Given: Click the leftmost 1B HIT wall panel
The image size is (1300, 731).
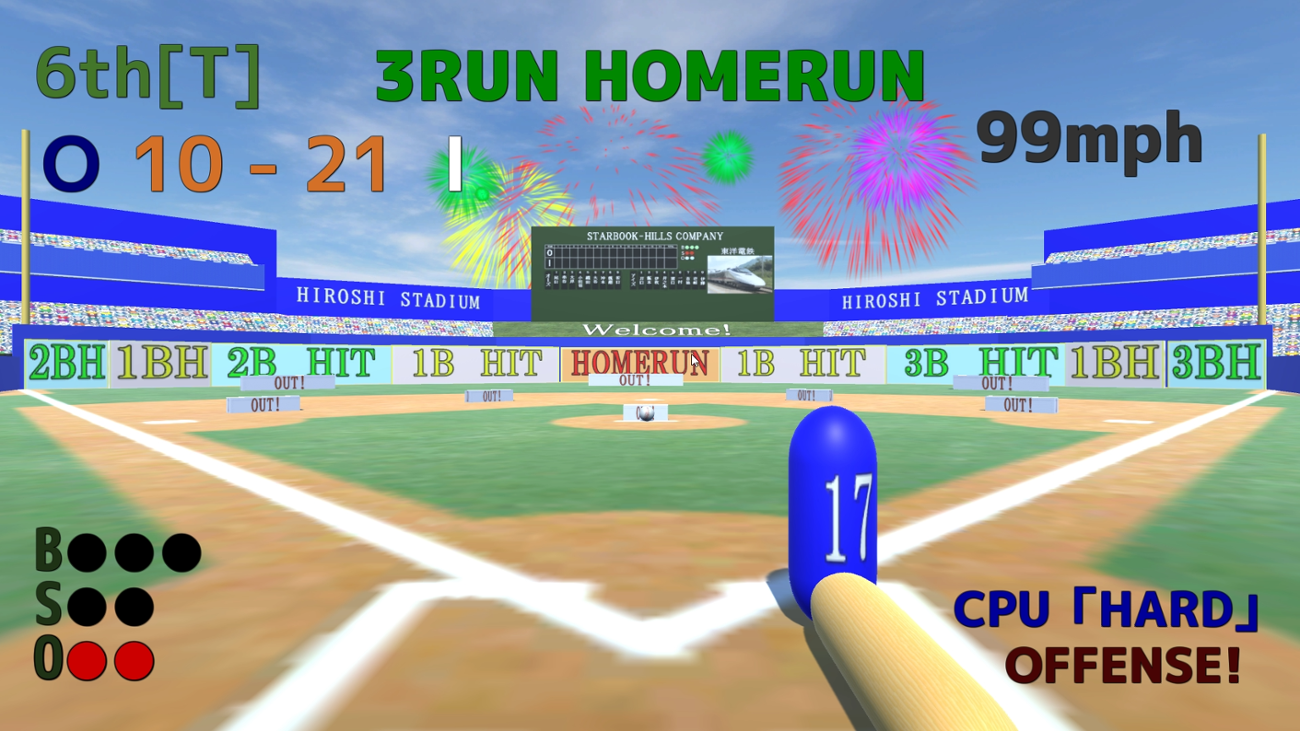Looking at the screenshot, I should pyautogui.click(x=478, y=363).
